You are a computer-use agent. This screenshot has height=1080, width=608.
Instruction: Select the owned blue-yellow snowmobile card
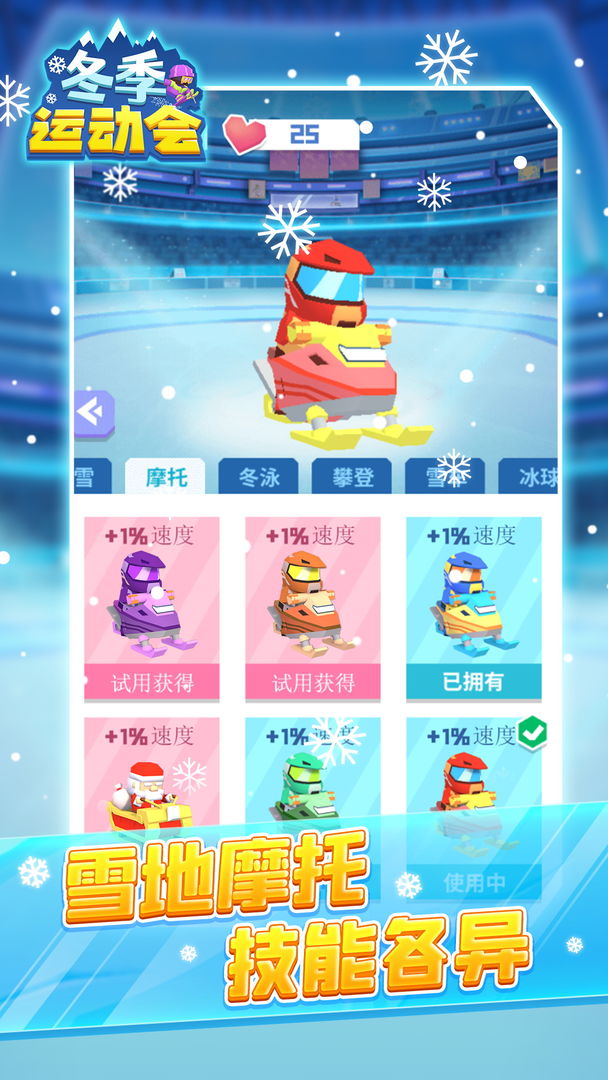(x=474, y=607)
